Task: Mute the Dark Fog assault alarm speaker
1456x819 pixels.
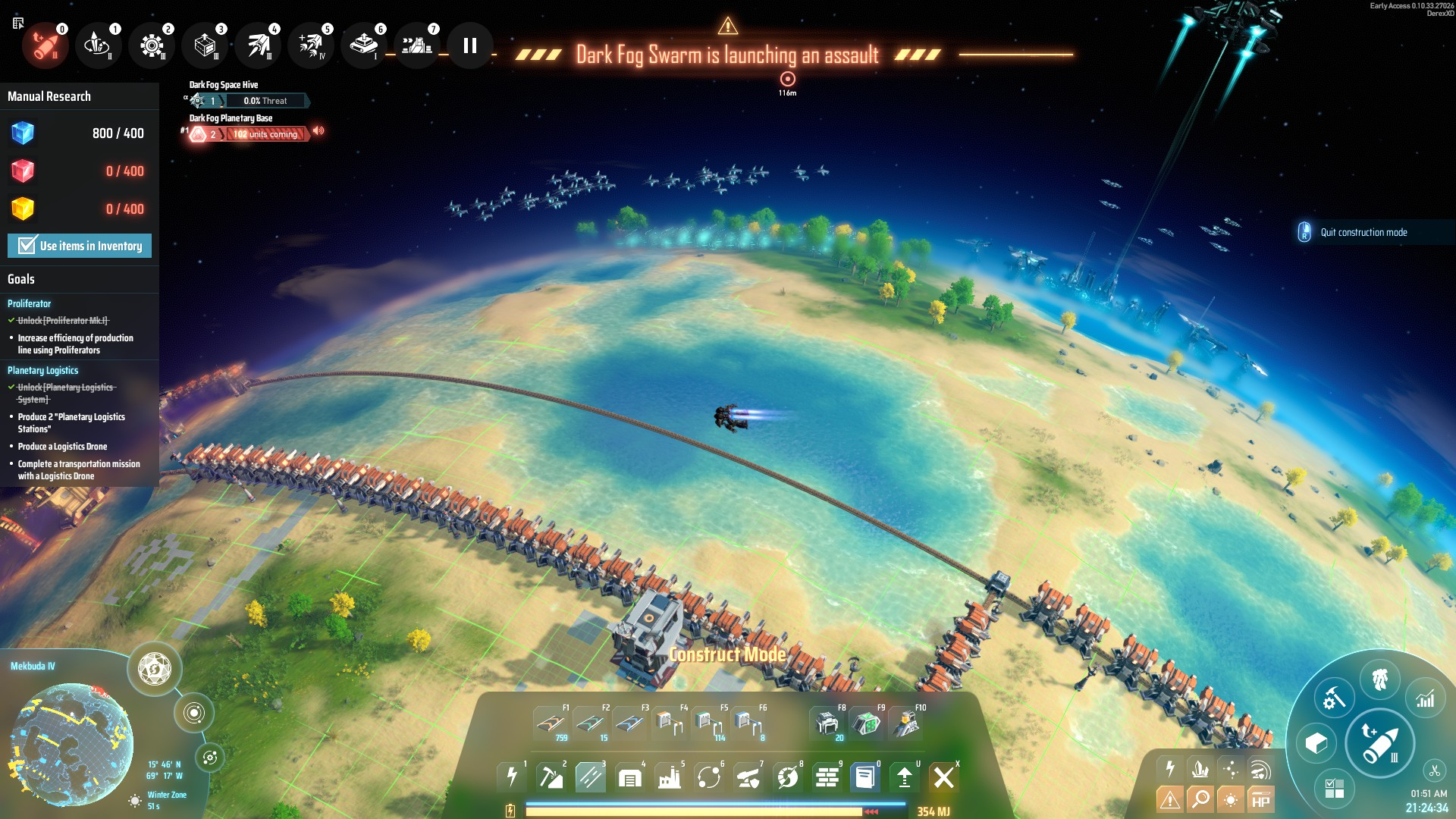Action: coord(319,131)
